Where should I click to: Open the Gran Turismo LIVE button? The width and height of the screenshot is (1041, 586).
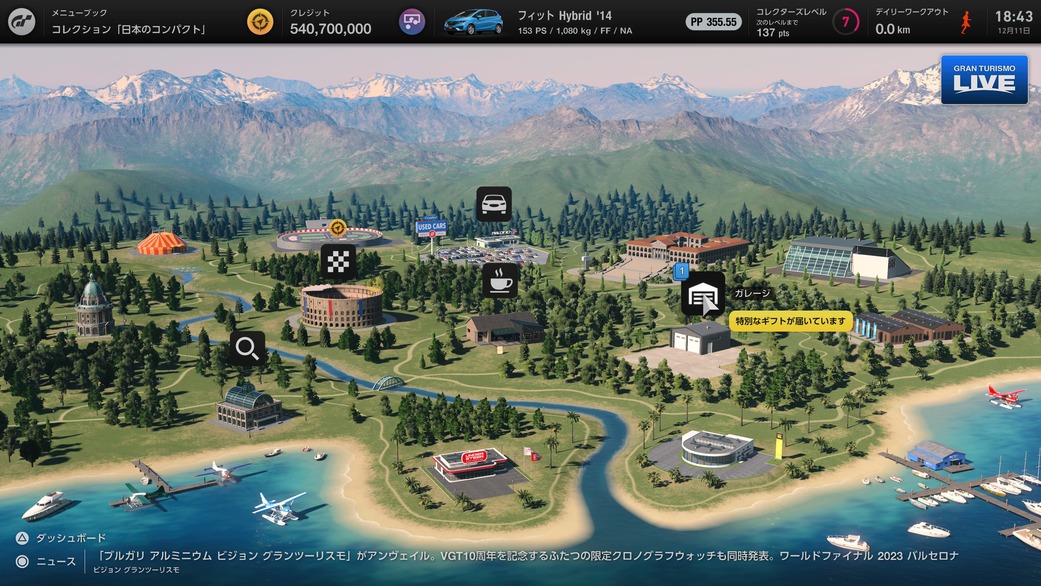click(984, 80)
